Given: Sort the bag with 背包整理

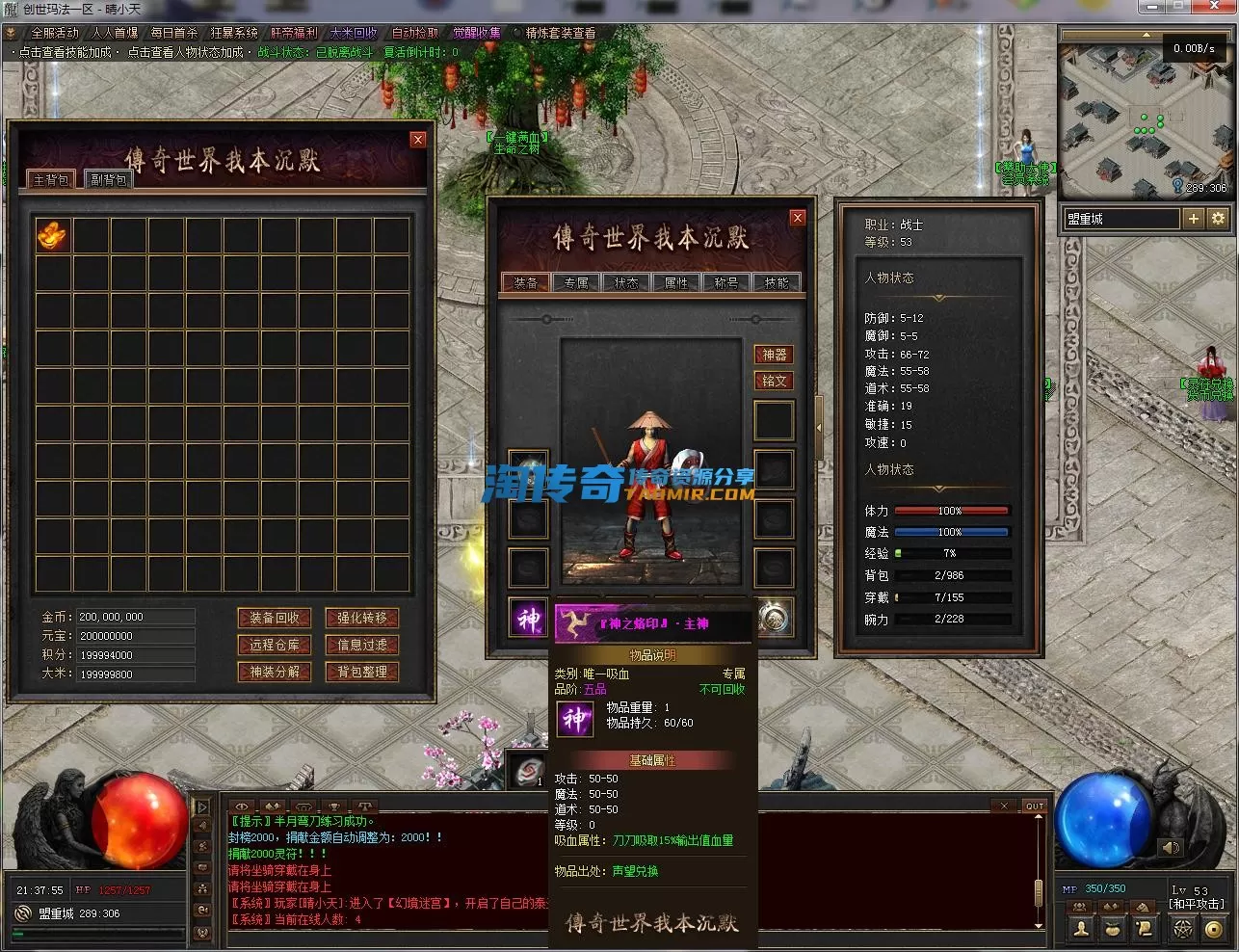Looking at the screenshot, I should (362, 673).
